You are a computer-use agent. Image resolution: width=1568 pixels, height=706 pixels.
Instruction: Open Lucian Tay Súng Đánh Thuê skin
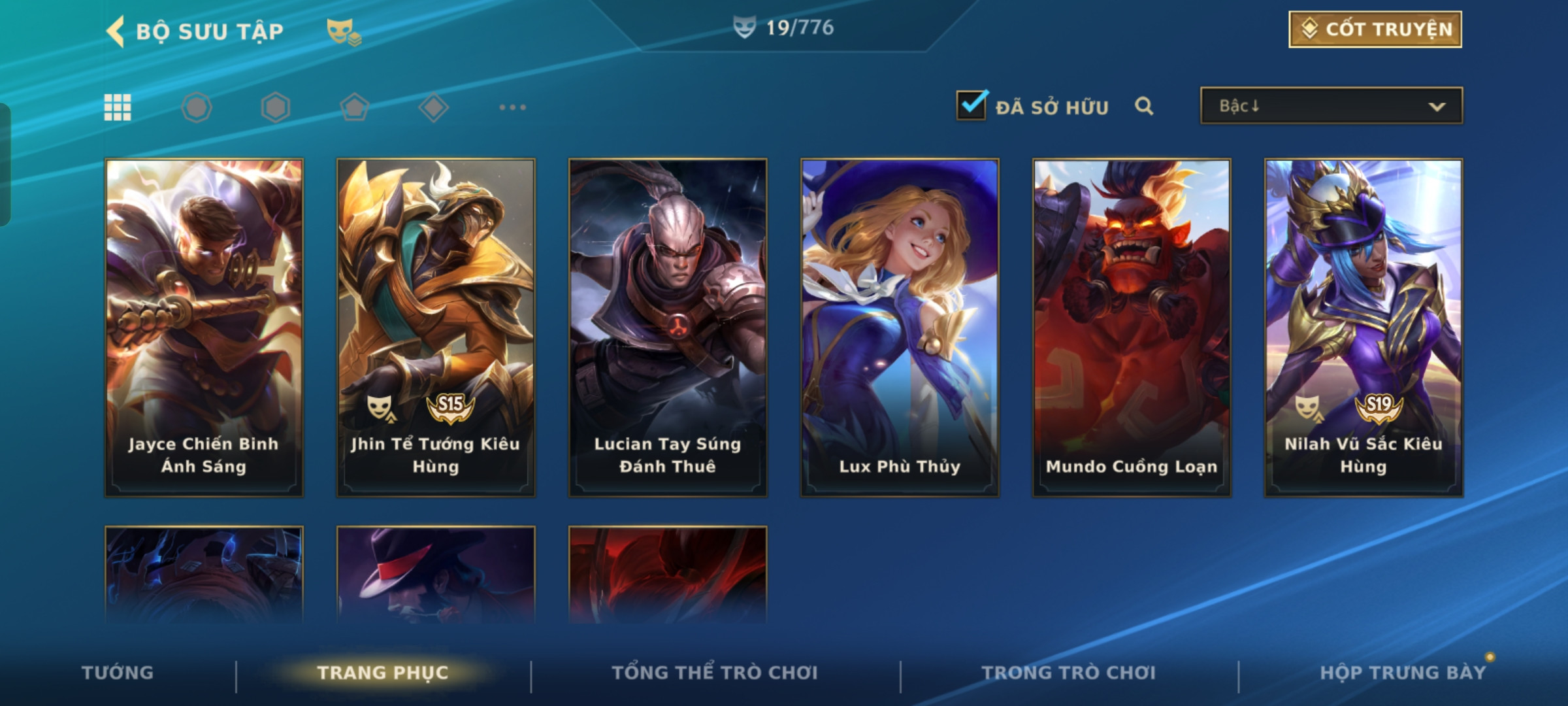pyautogui.click(x=668, y=327)
